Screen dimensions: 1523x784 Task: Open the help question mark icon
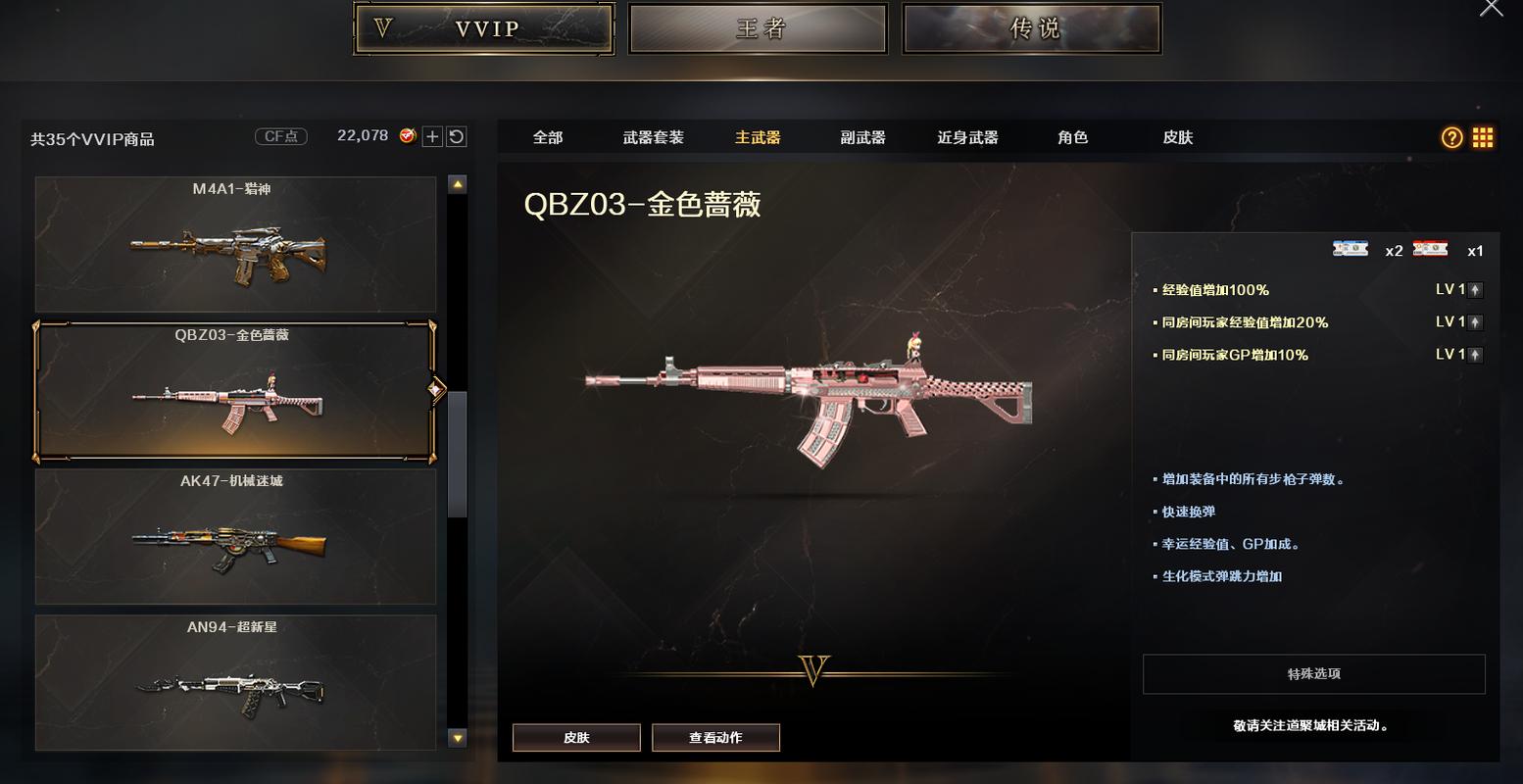coord(1451,137)
